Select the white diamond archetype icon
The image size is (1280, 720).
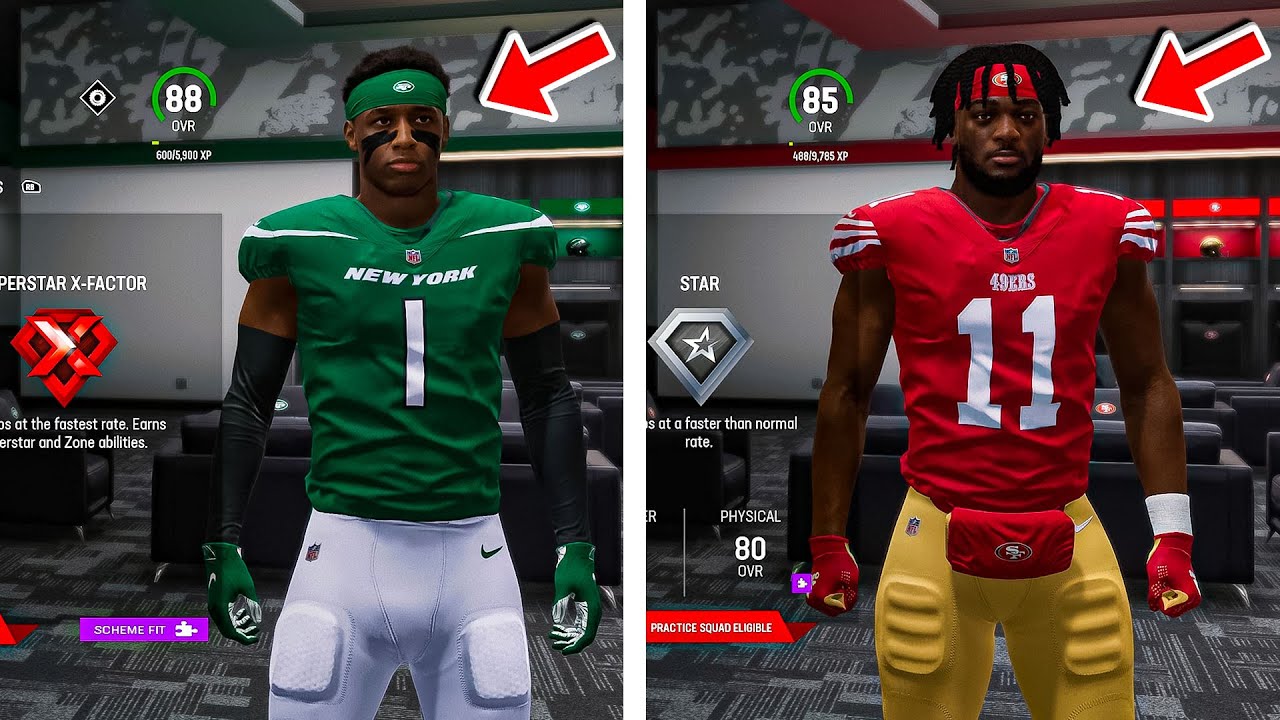(98, 98)
